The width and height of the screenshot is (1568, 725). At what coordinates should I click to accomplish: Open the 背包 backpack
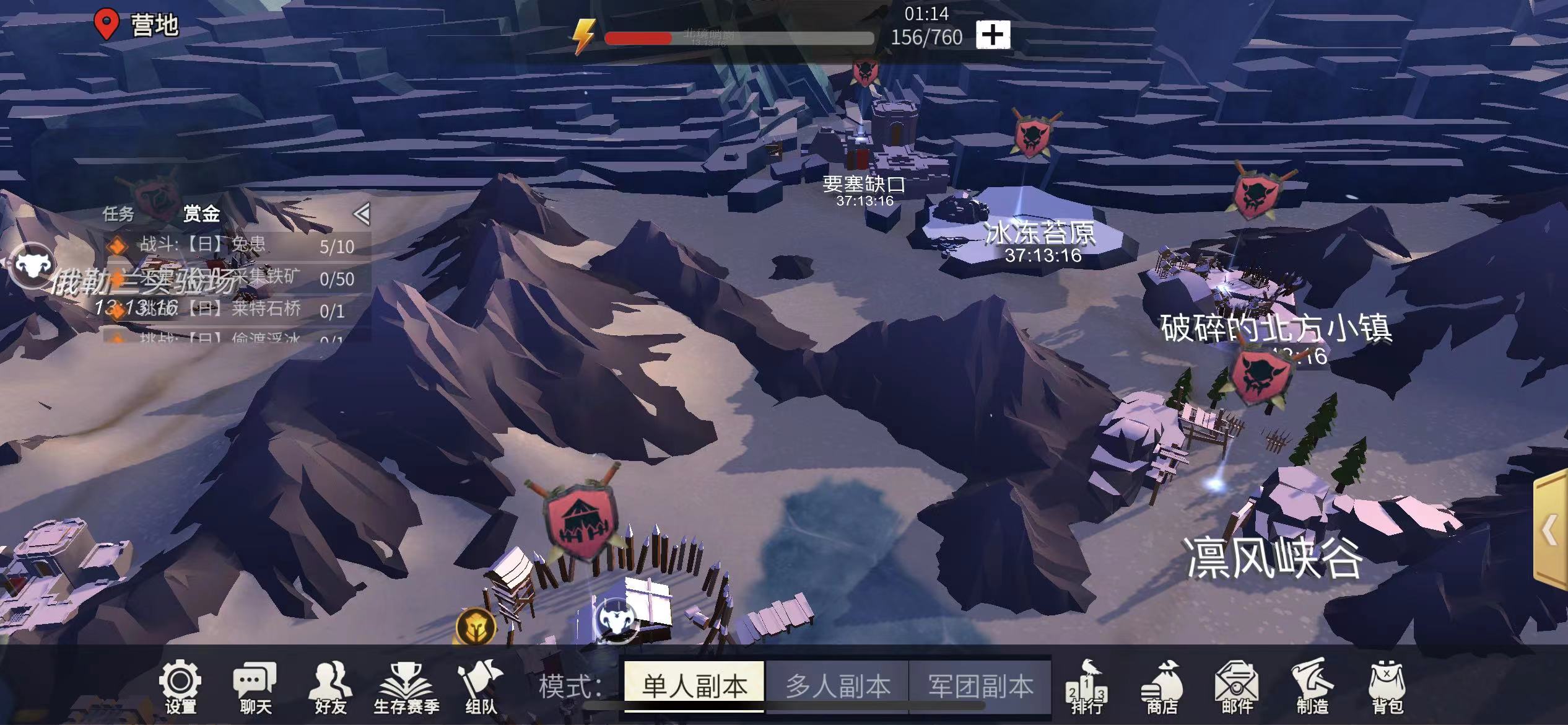1387,687
